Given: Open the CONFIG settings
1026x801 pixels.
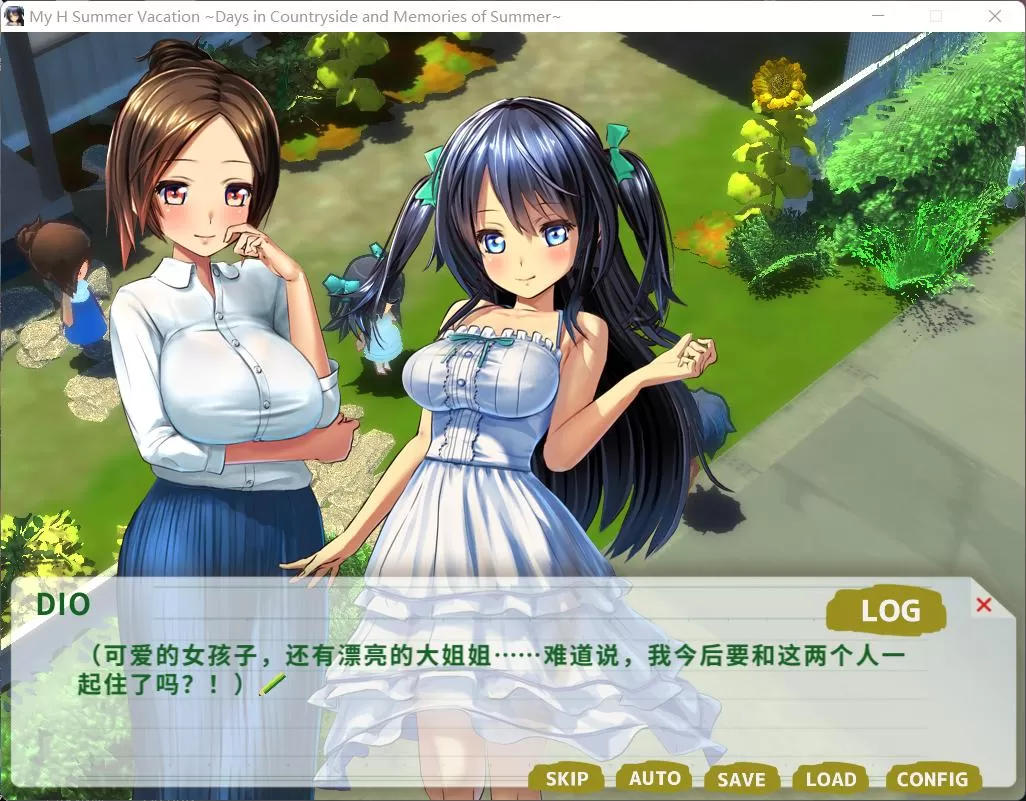Looking at the screenshot, I should tap(932, 780).
